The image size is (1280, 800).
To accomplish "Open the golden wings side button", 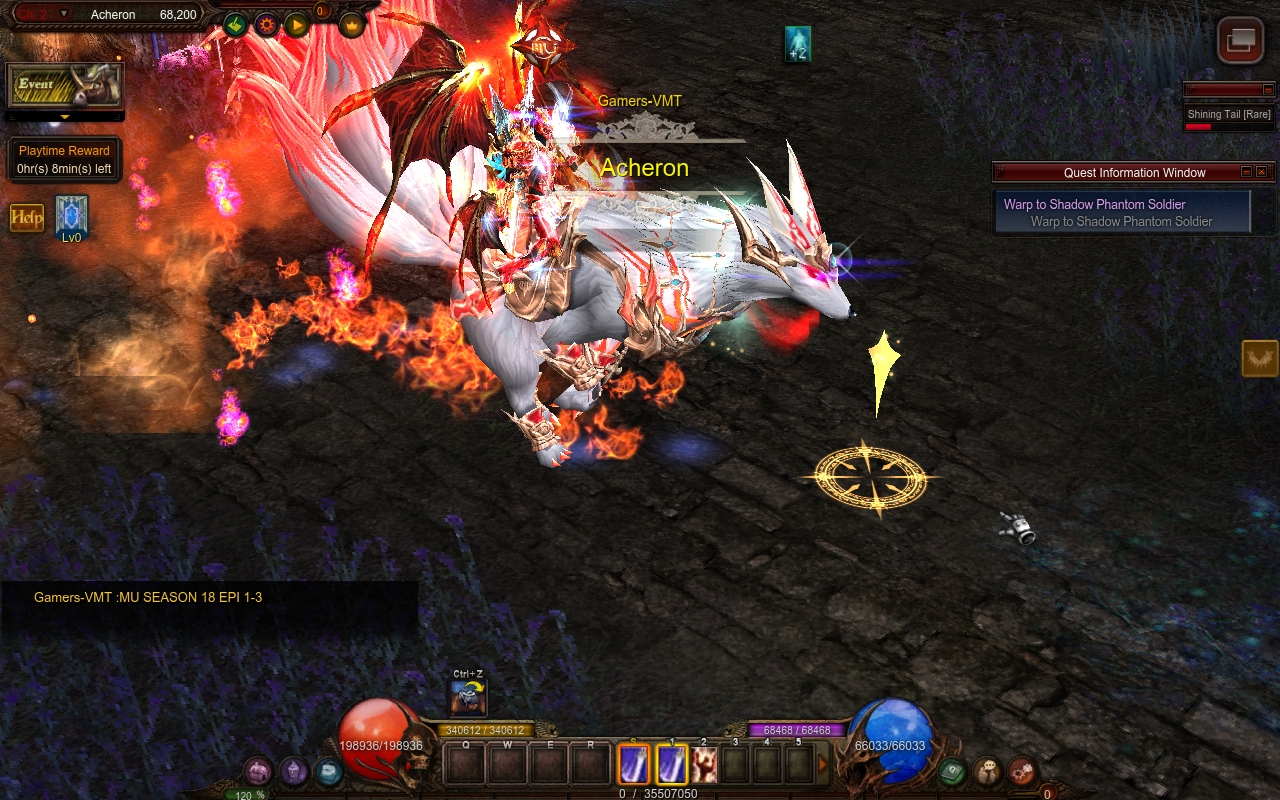I will coord(1260,358).
